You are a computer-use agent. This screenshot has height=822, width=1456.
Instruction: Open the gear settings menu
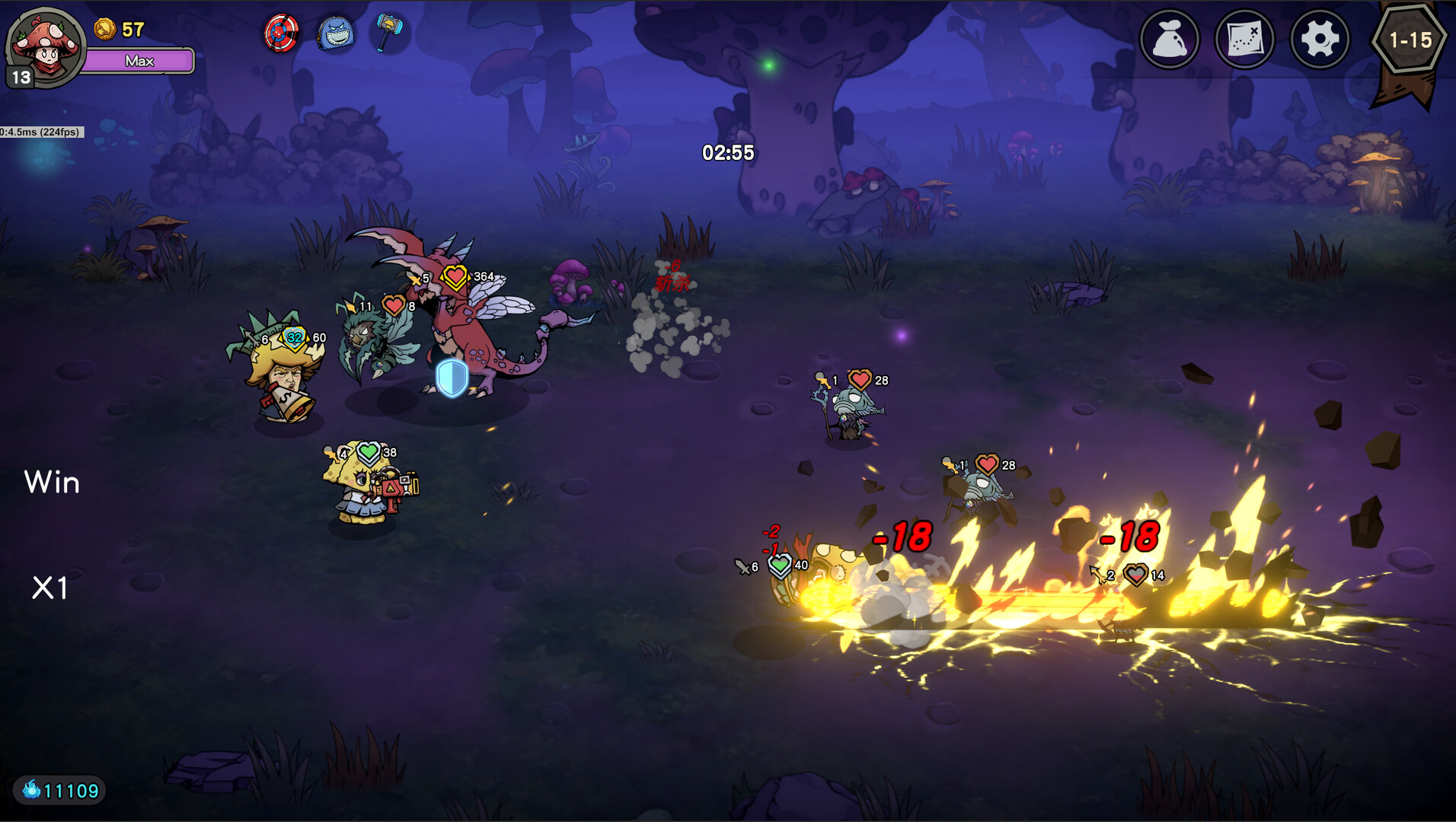click(x=1320, y=39)
